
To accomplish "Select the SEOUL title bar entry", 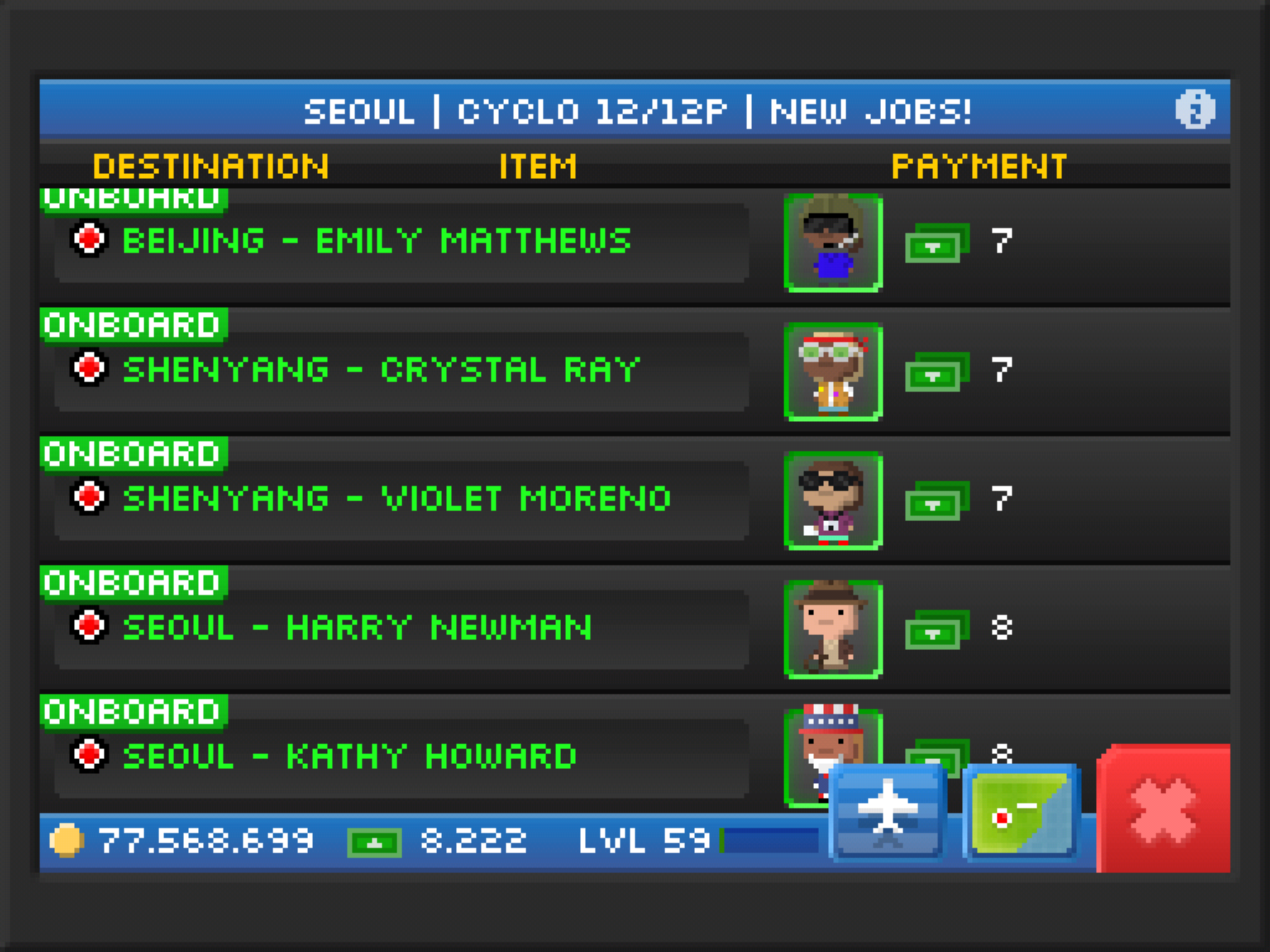I will 361,112.
